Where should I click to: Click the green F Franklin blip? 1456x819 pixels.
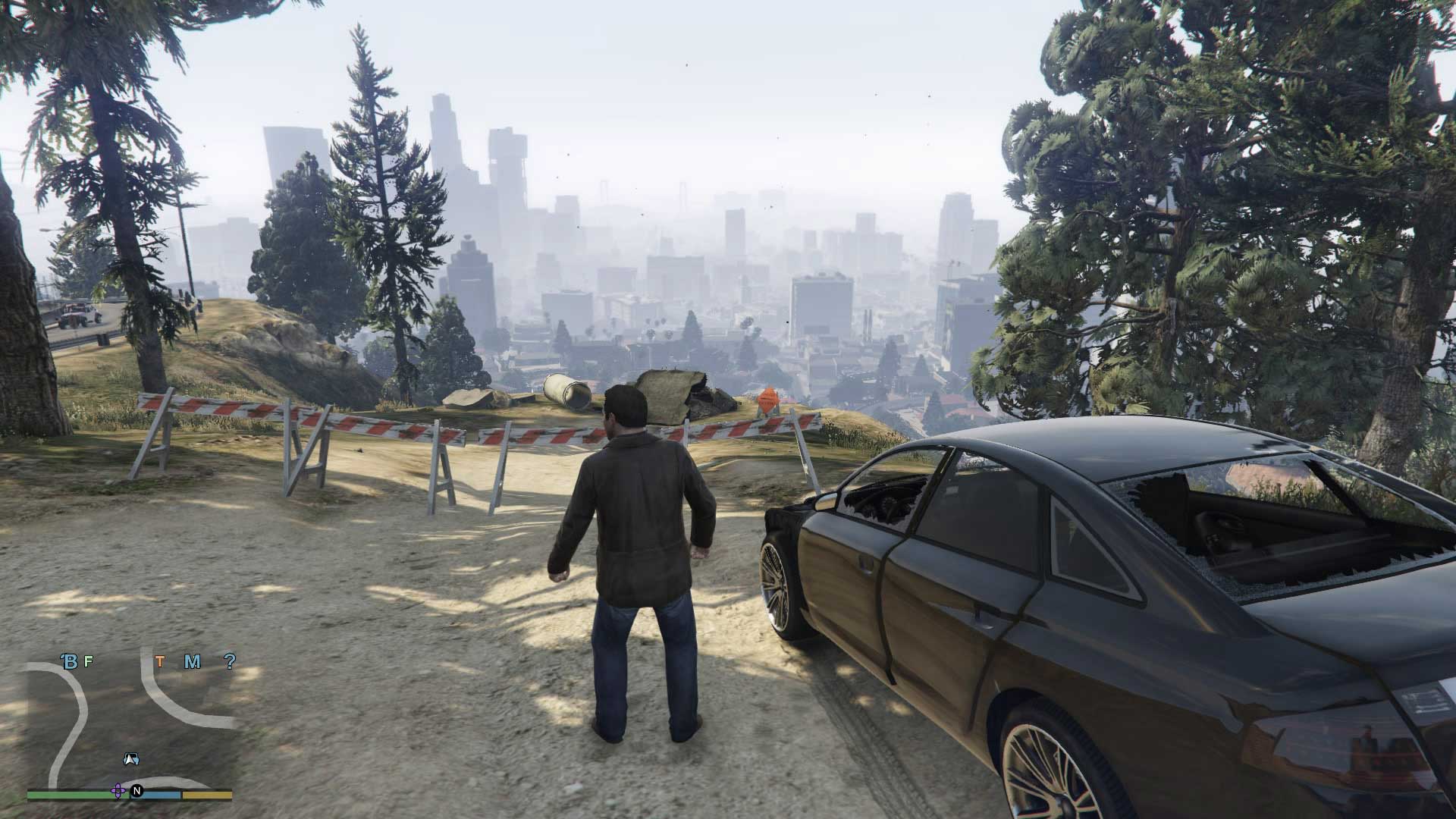click(88, 661)
